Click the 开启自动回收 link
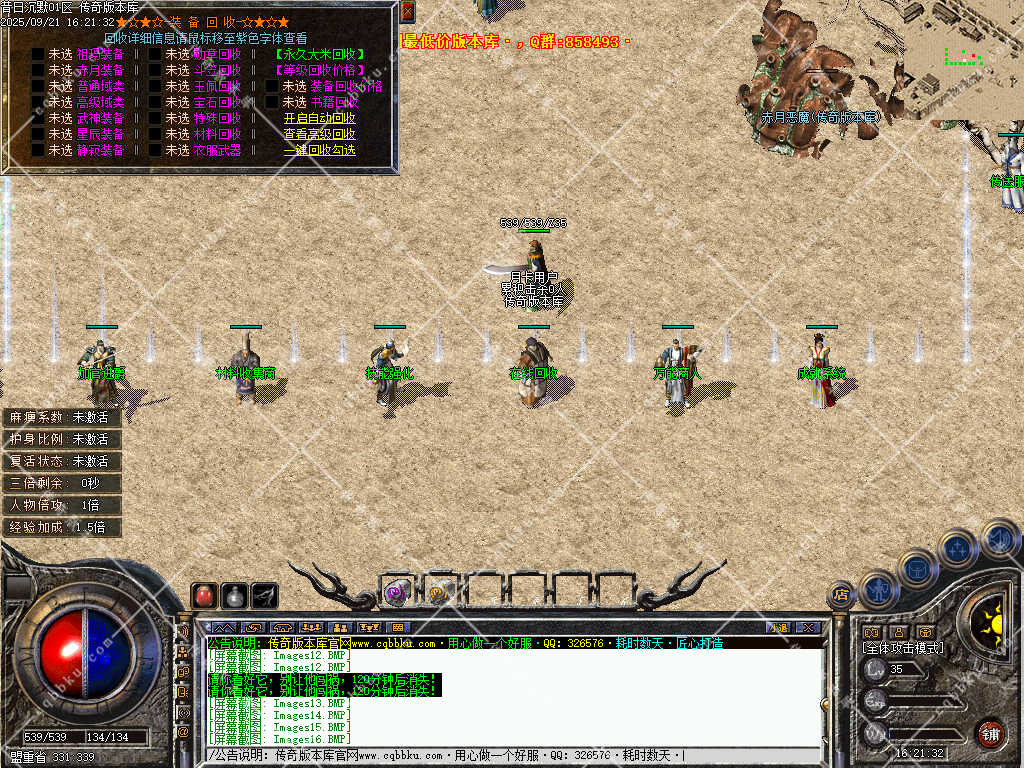Screen dimensions: 1024x768 319,118
